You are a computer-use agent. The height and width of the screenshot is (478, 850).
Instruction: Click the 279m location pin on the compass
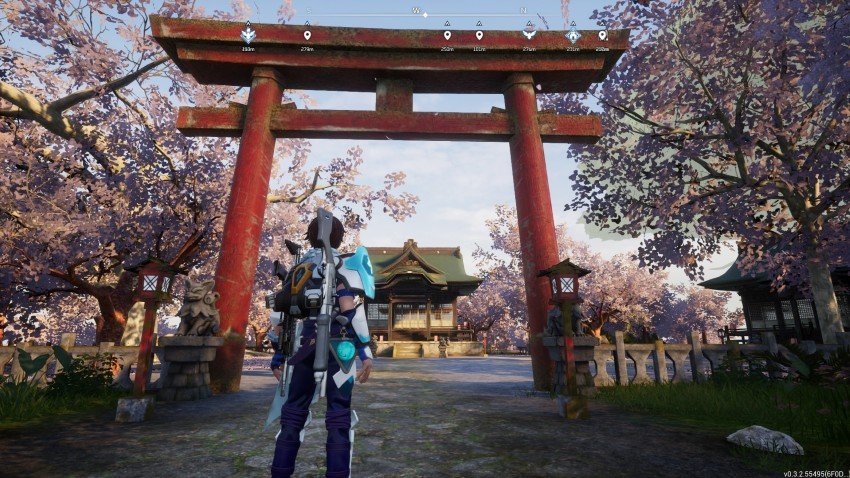click(307, 36)
